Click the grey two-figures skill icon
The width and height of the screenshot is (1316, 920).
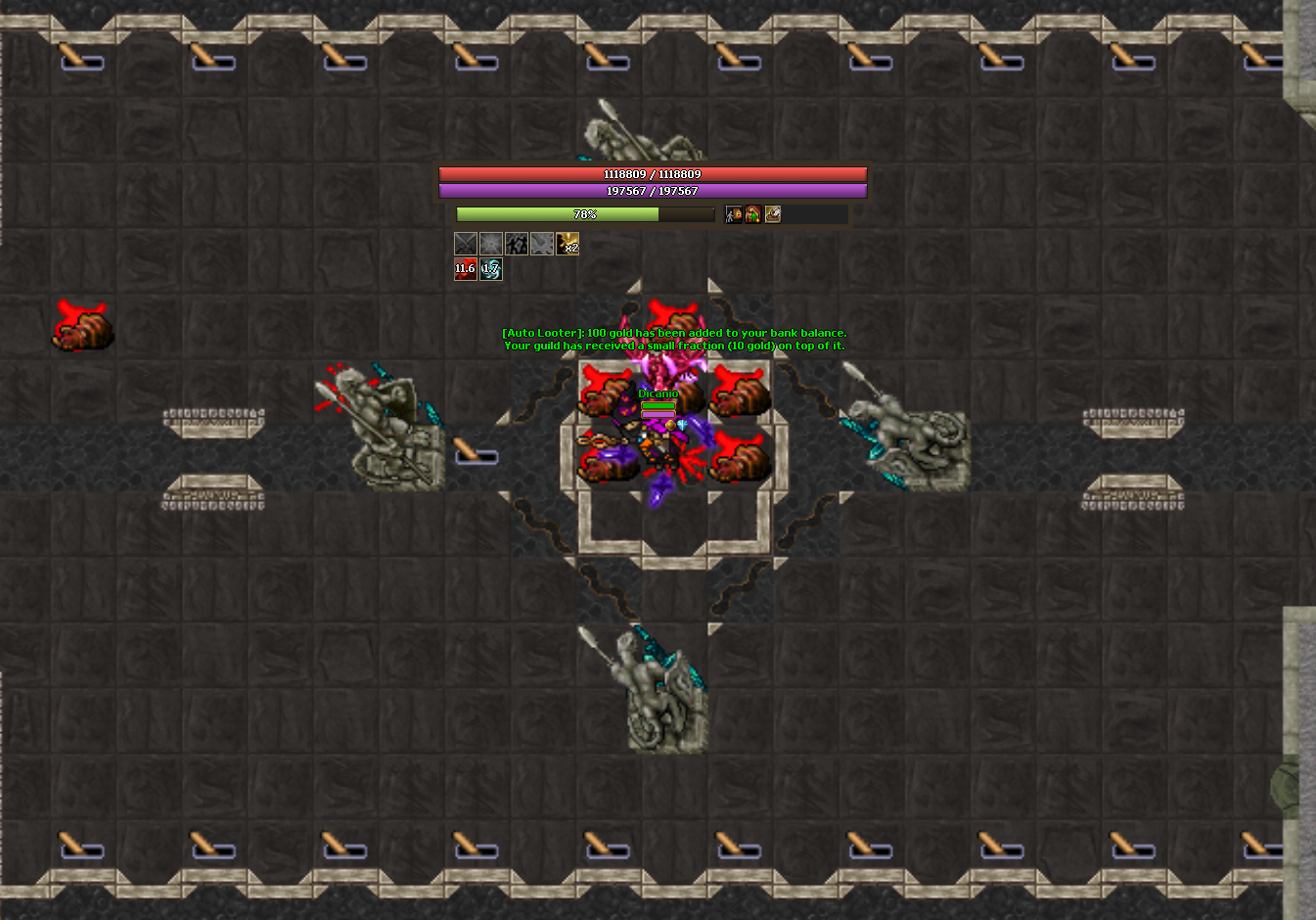click(517, 244)
